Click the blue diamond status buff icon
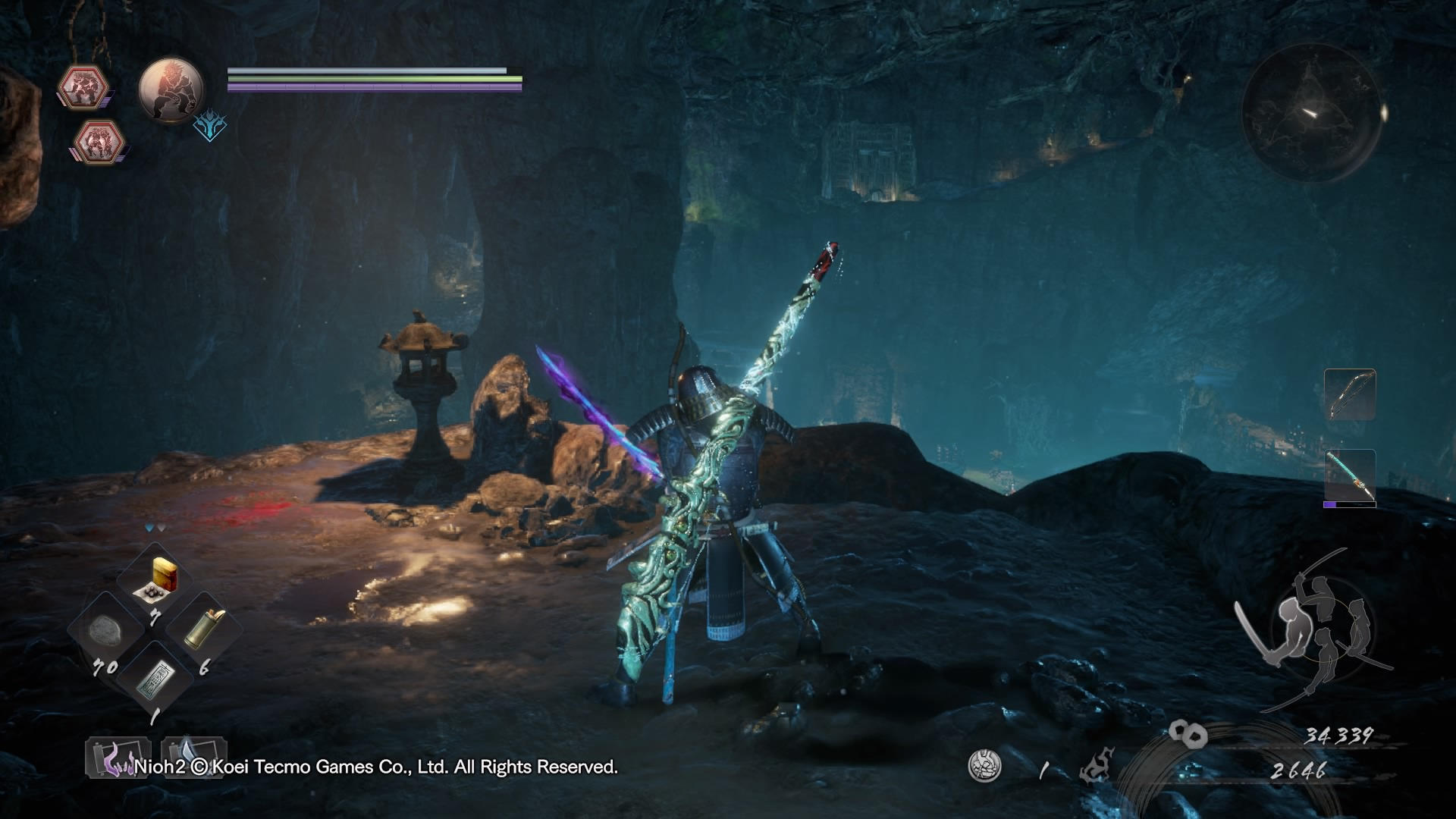 pyautogui.click(x=209, y=127)
